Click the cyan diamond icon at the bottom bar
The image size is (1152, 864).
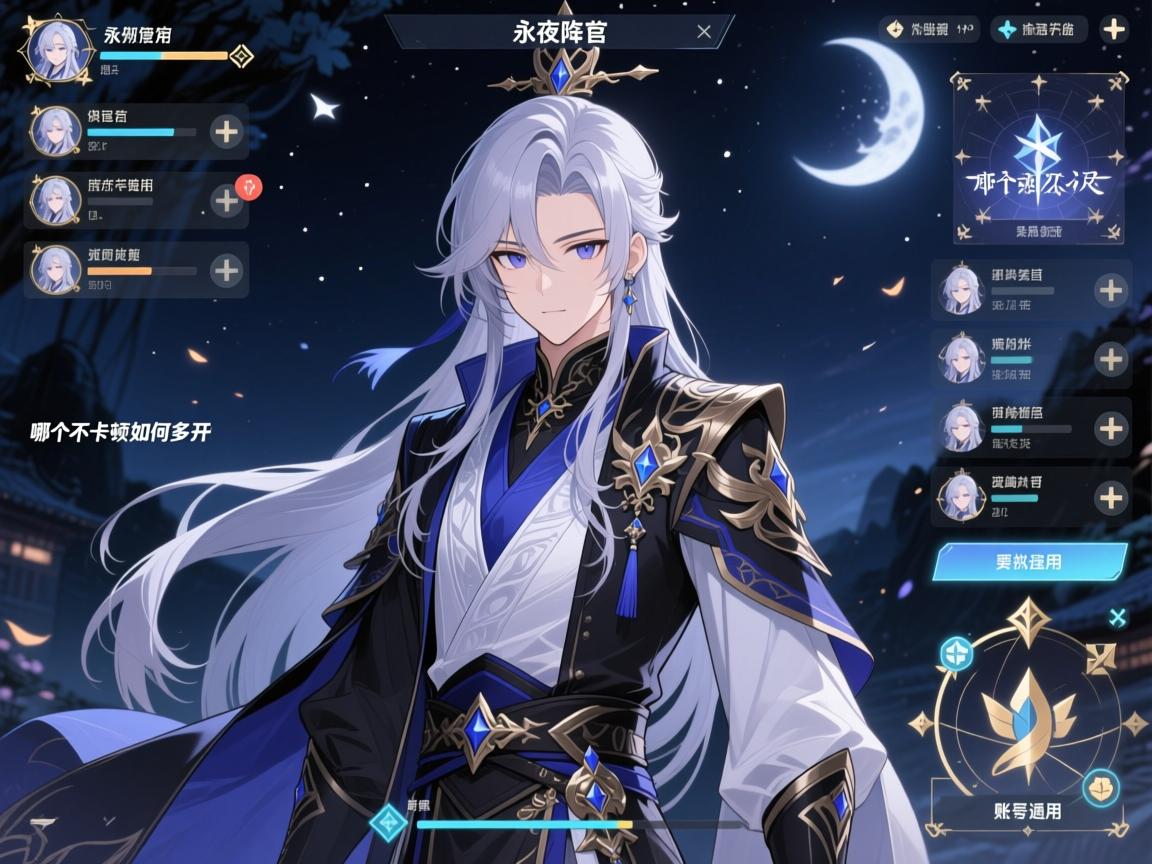(x=387, y=823)
